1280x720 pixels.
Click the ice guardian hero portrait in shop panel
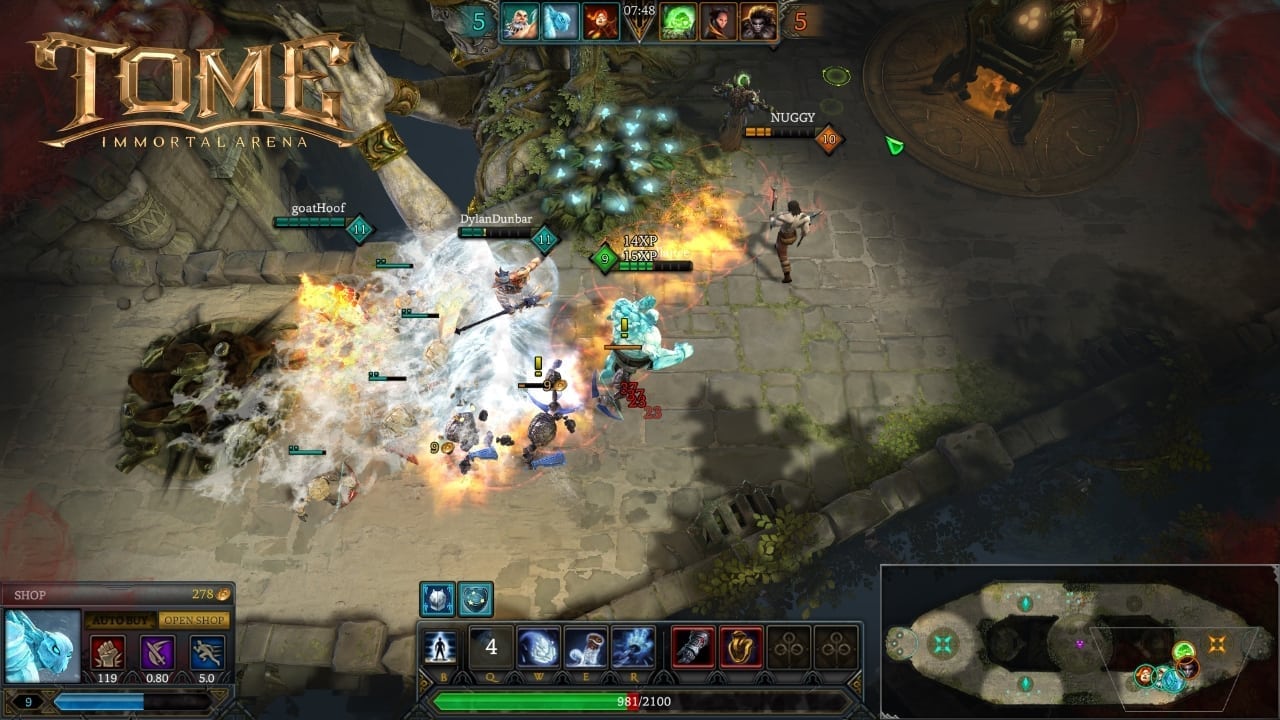[43, 646]
